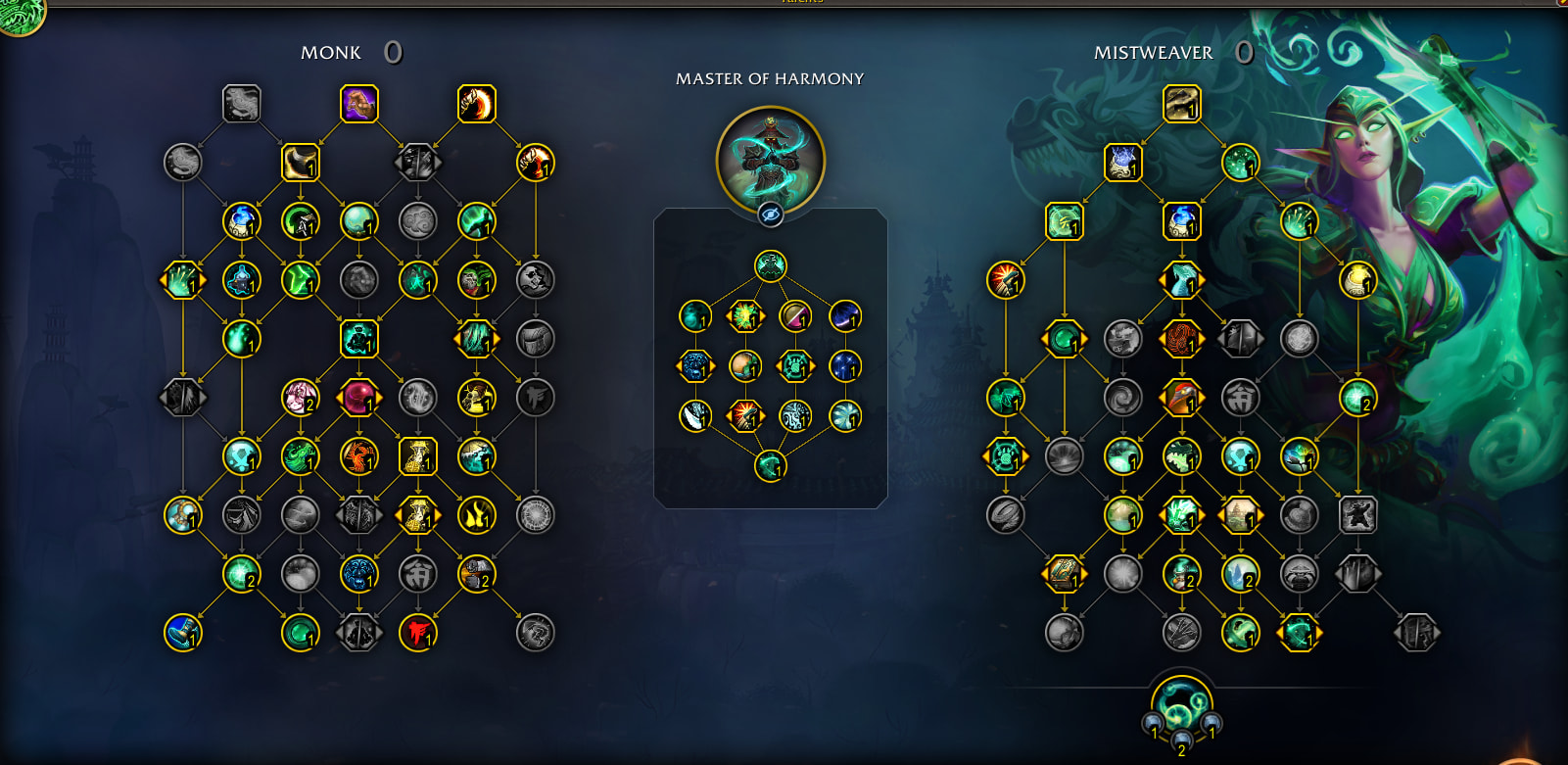Select the twin yellow flames talent
Image resolution: width=1568 pixels, height=765 pixels.
click(477, 515)
